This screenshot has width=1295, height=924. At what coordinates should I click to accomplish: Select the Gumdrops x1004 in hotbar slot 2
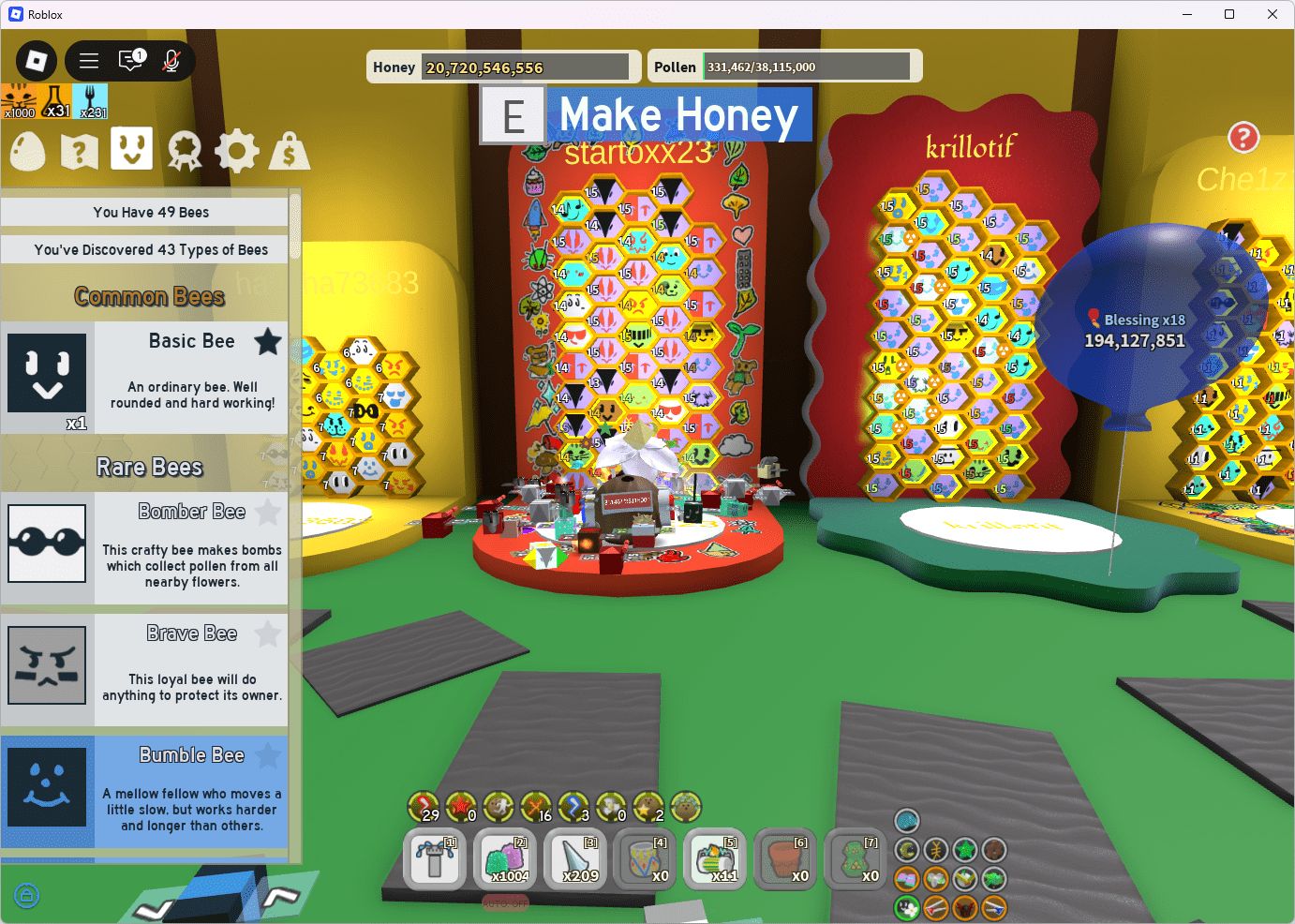point(504,858)
